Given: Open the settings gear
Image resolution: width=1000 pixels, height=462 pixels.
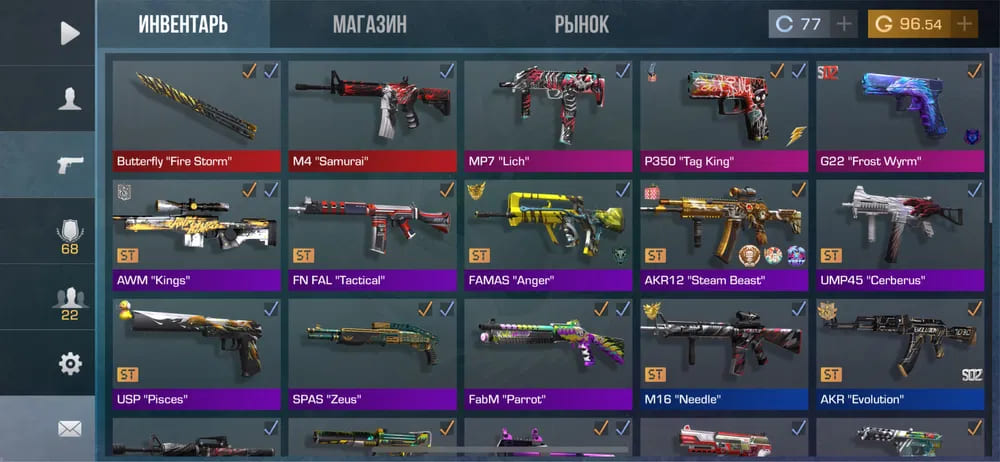Looking at the screenshot, I should [x=69, y=363].
